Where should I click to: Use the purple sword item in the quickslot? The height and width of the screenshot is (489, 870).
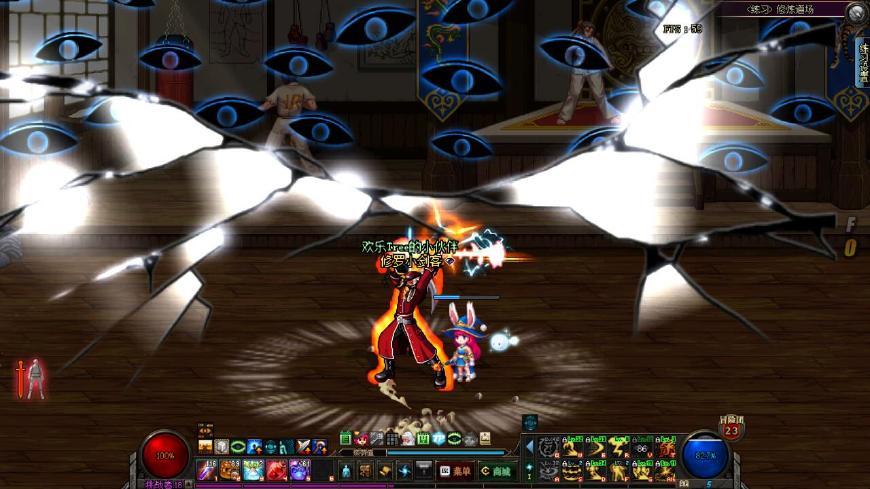coord(207,469)
